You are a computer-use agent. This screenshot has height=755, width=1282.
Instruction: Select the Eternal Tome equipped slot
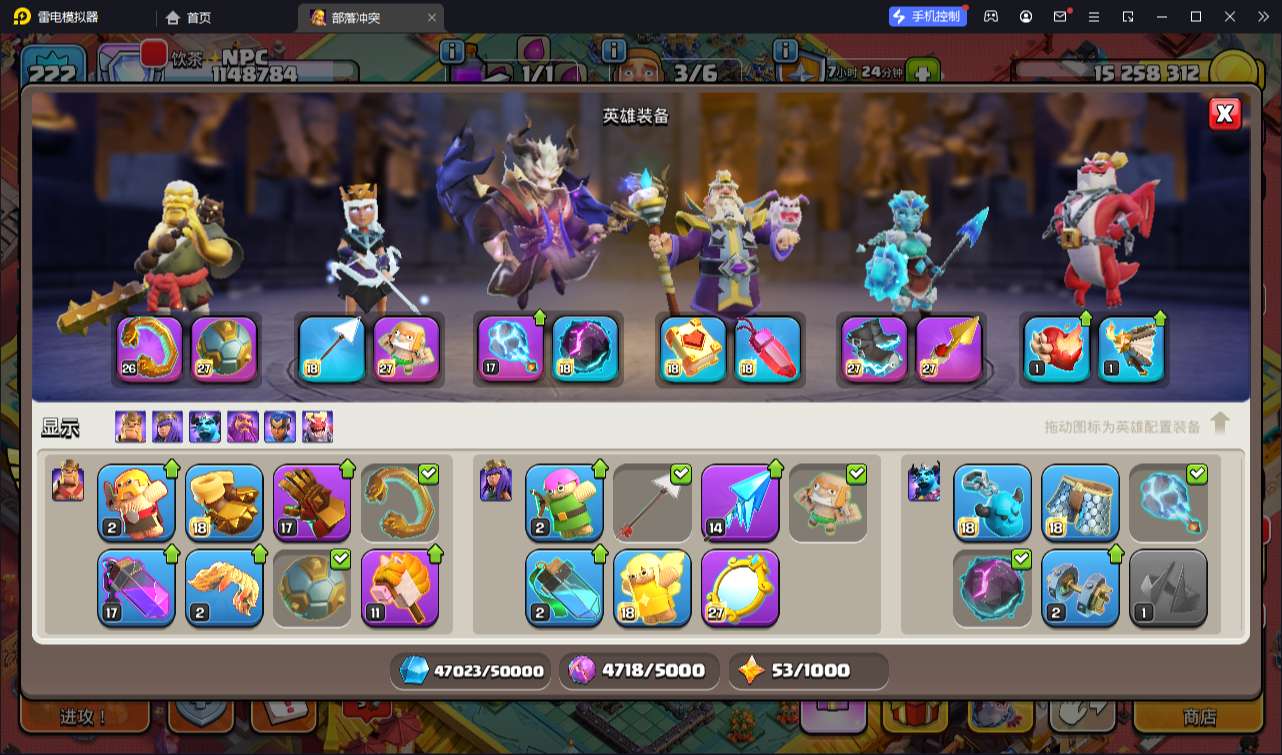(694, 349)
